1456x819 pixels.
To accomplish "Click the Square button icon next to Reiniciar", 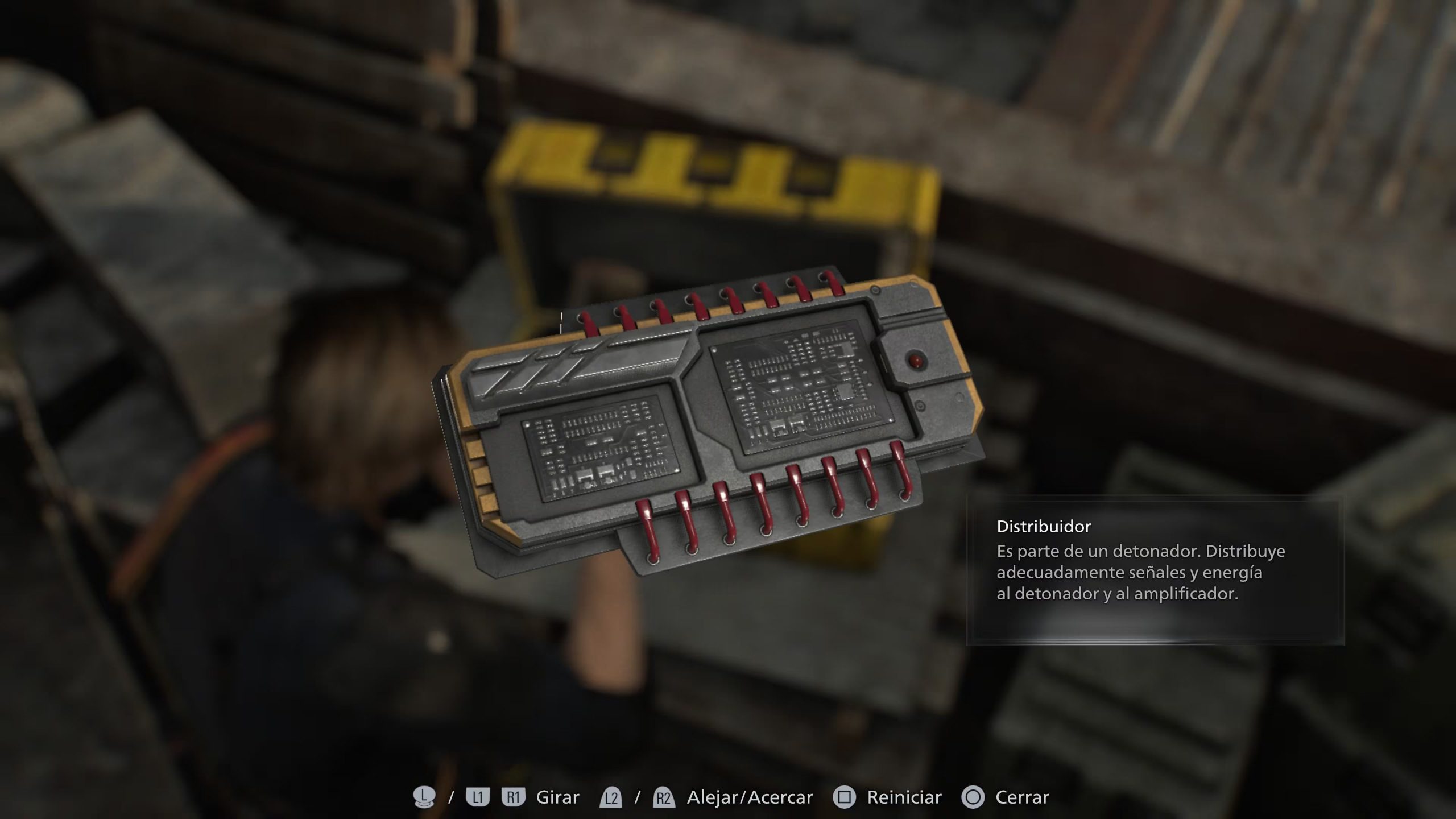I will pyautogui.click(x=843, y=796).
